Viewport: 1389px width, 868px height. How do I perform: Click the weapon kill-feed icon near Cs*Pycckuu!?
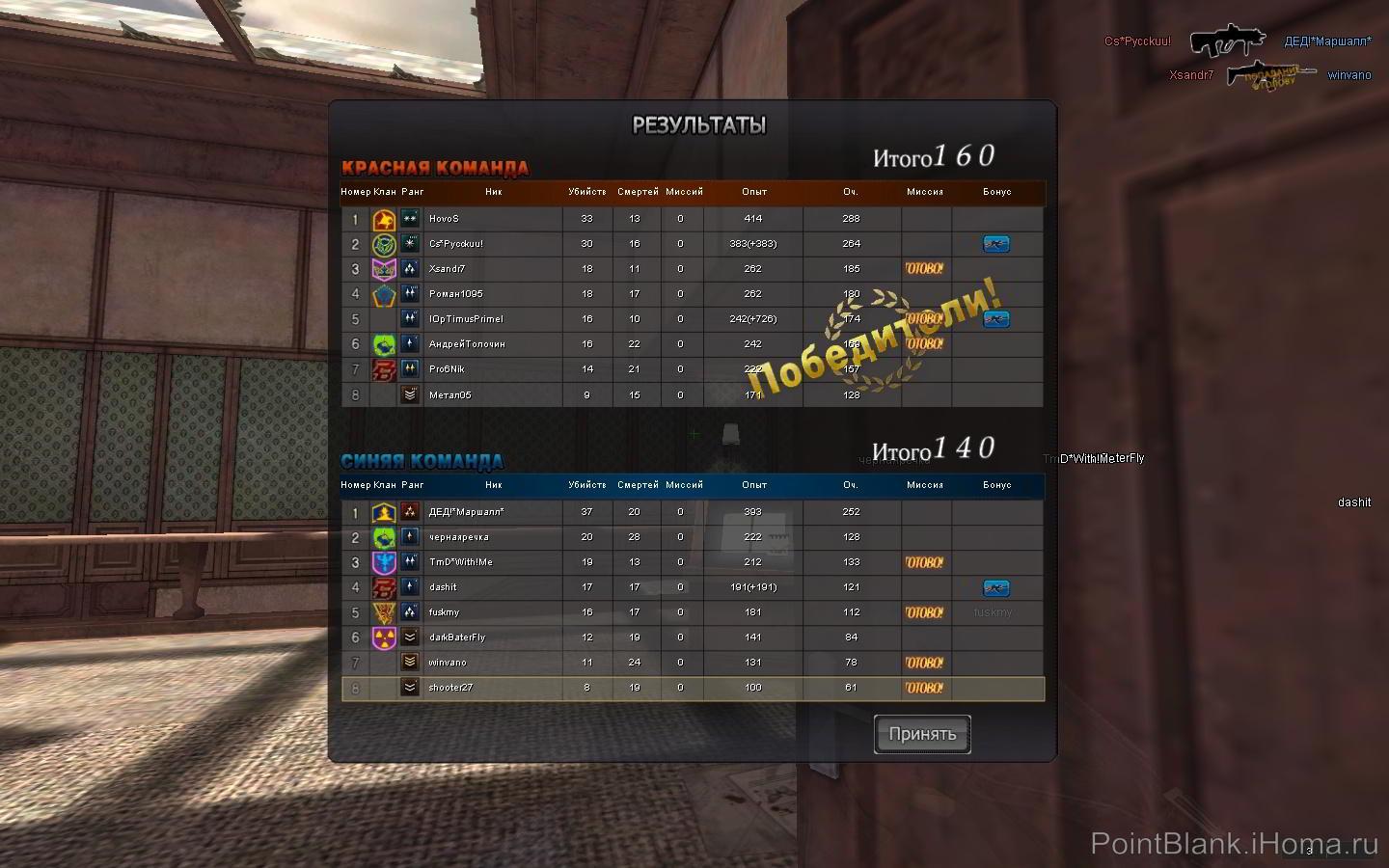(x=1230, y=41)
